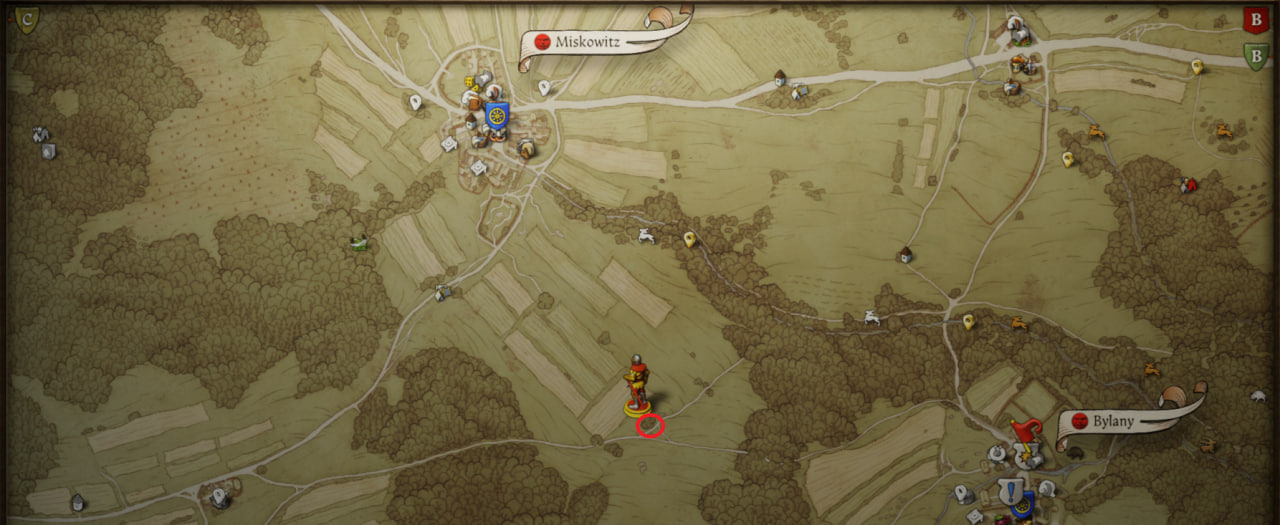Click the green marker west of Miskowitz
Viewport: 1280px width, 525px height.
point(359,242)
